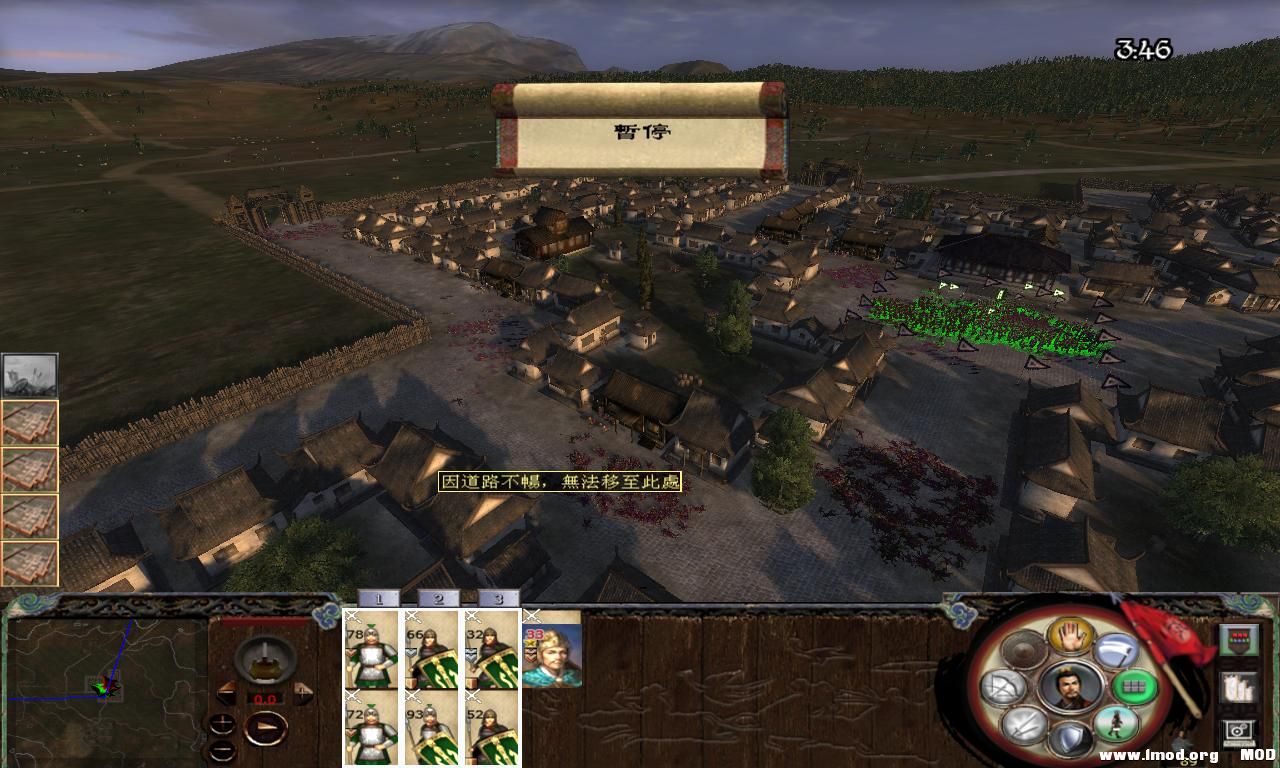Select the spearmen unit card showing 66

tap(431, 650)
